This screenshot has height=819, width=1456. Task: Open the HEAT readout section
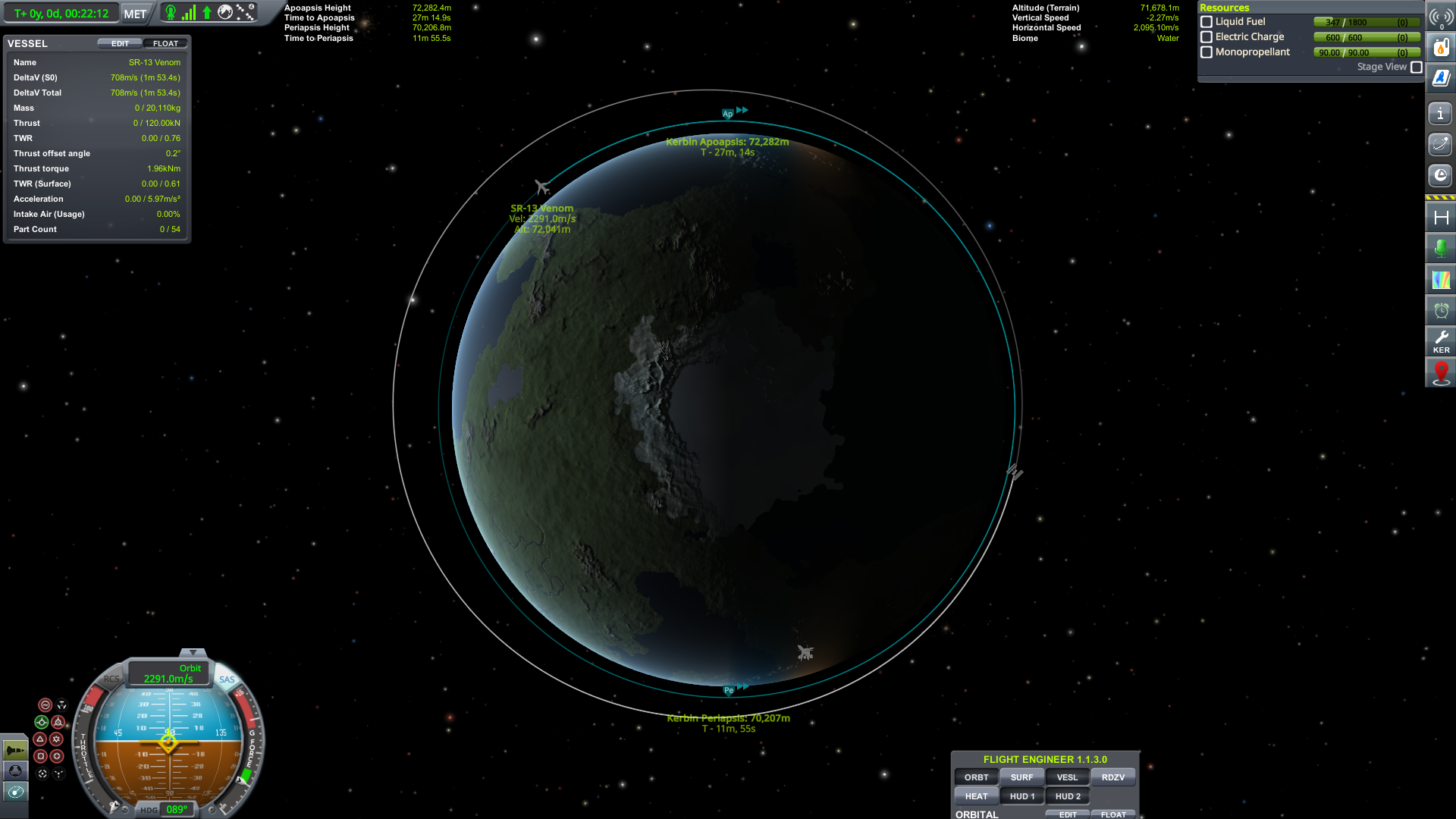pyautogui.click(x=976, y=796)
